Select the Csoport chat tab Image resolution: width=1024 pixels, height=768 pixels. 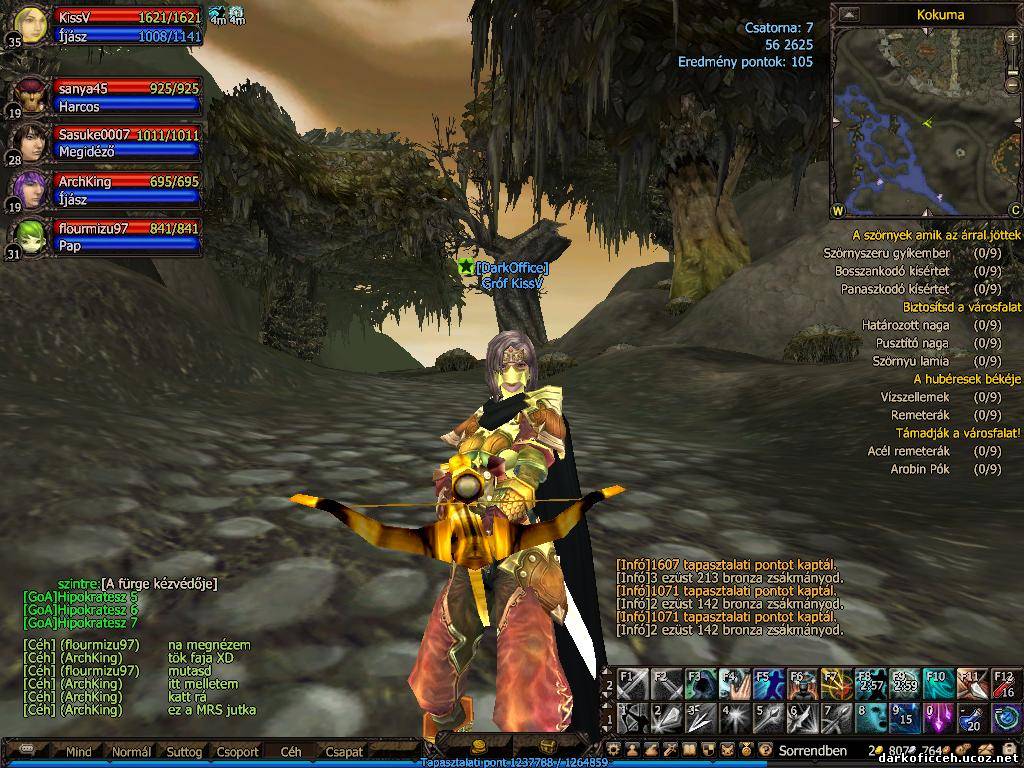(x=237, y=751)
